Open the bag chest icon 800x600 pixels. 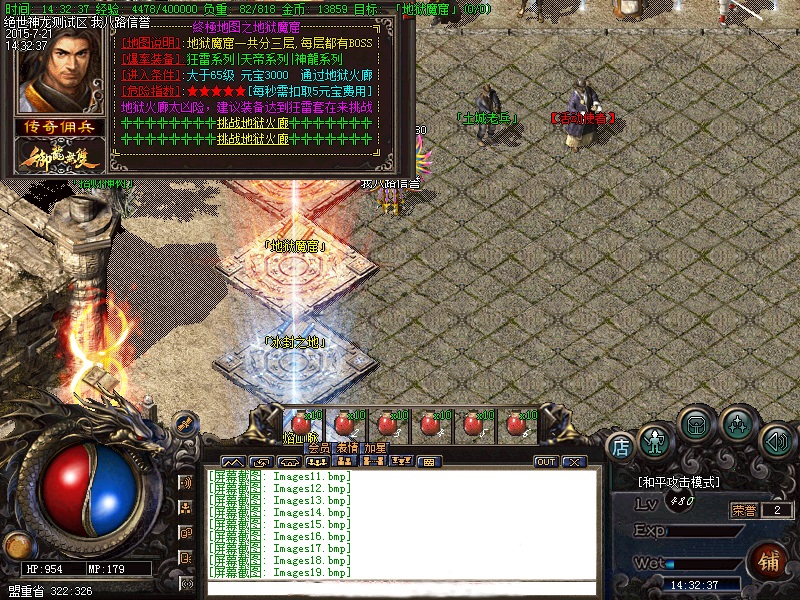[695, 424]
